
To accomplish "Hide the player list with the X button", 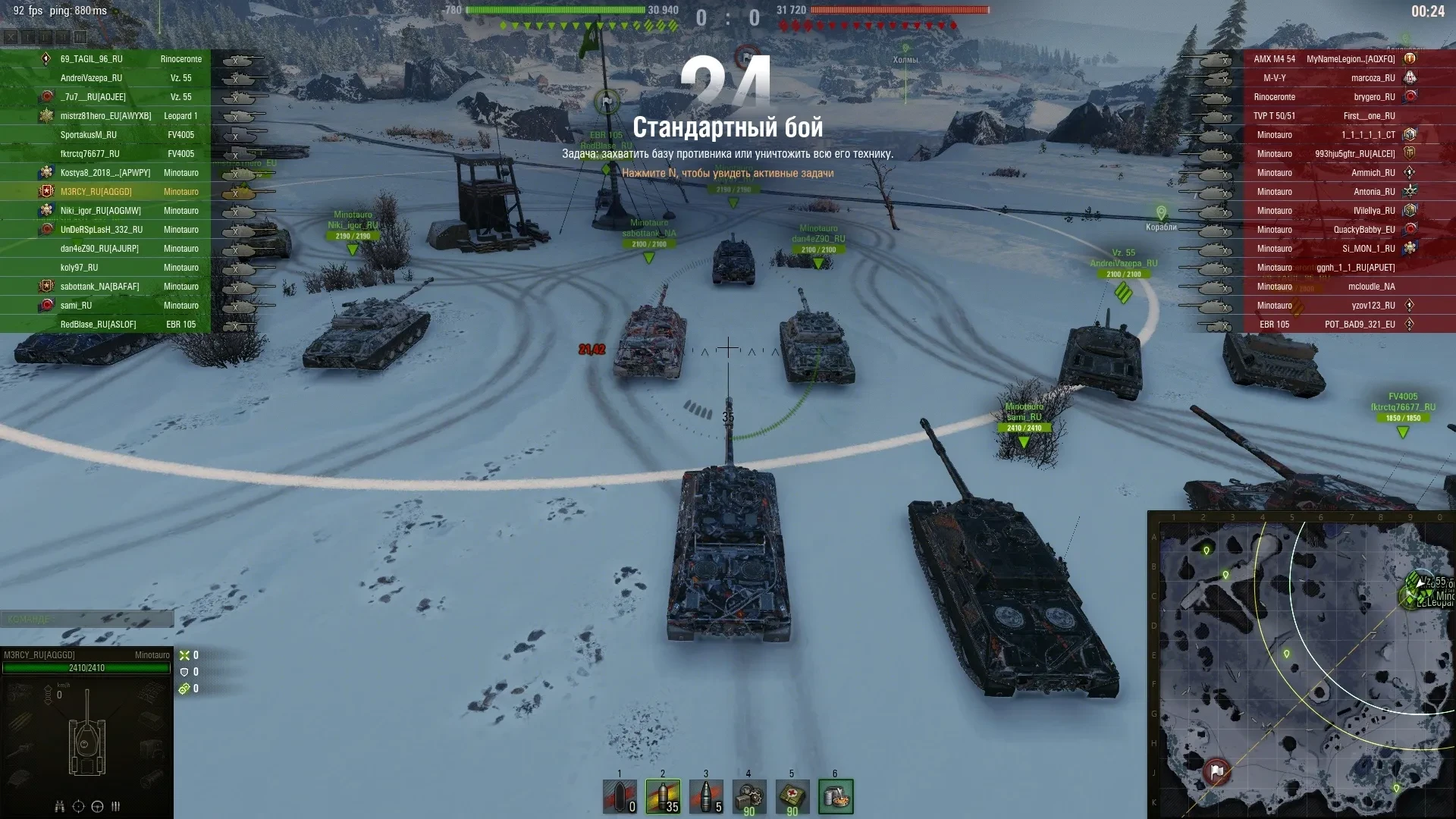I will (11, 36).
